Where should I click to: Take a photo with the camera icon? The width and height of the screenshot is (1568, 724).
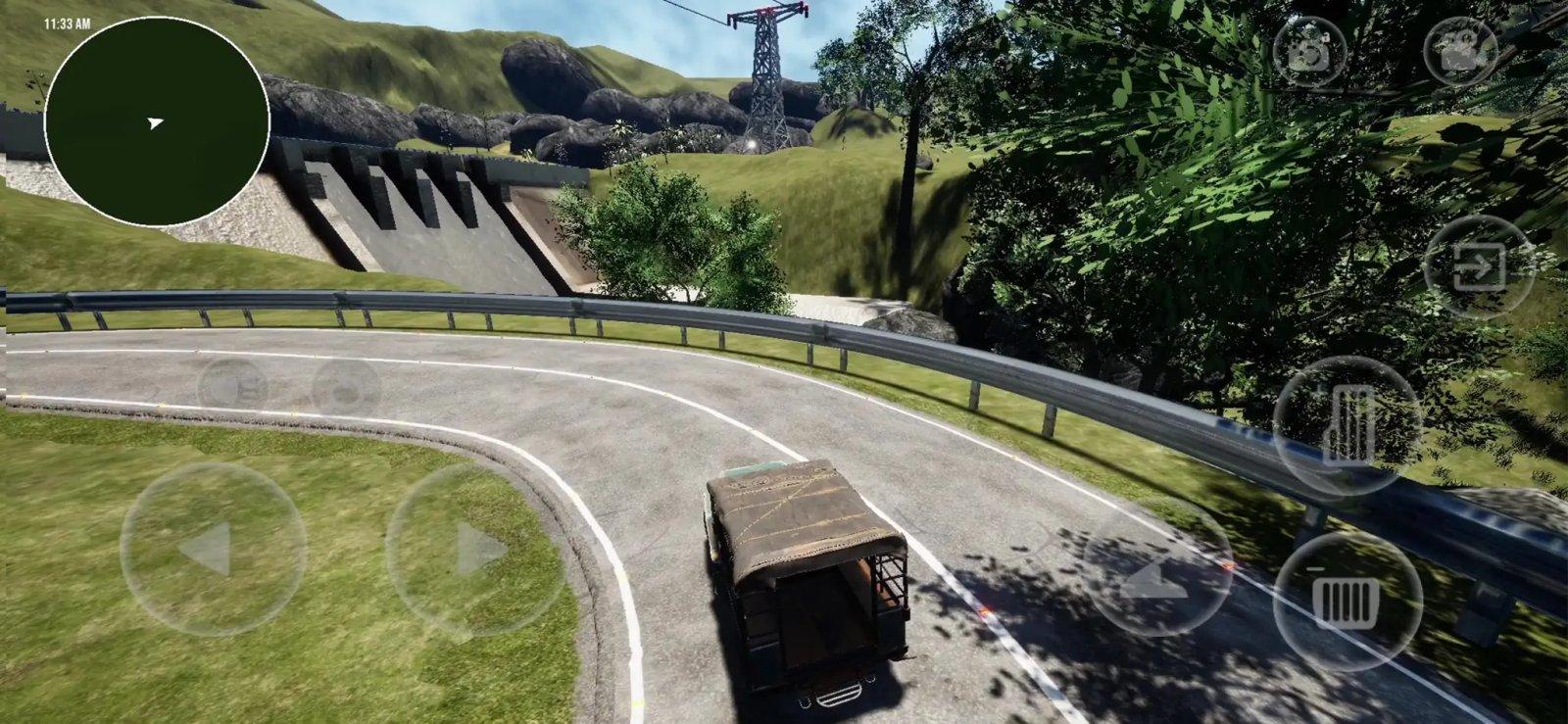tap(1309, 51)
